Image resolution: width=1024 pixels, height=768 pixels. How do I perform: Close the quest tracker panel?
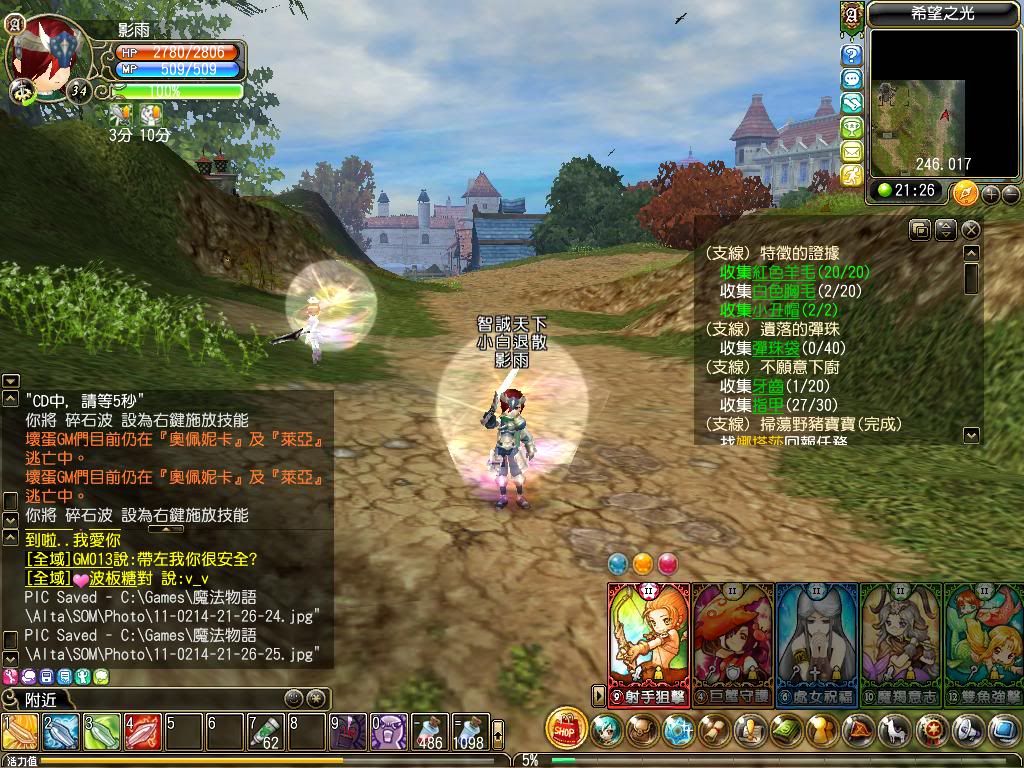click(x=971, y=230)
